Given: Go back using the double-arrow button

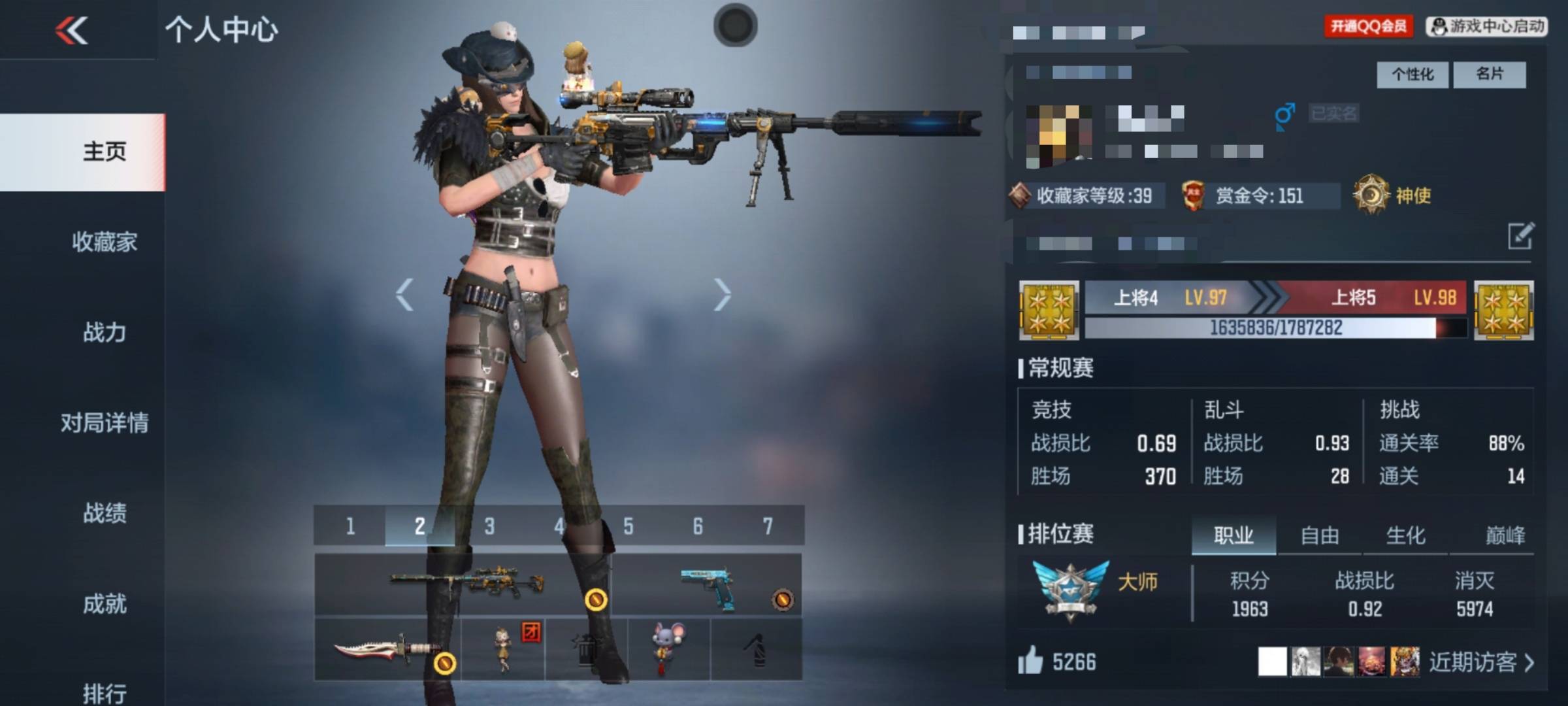Looking at the screenshot, I should [72, 30].
